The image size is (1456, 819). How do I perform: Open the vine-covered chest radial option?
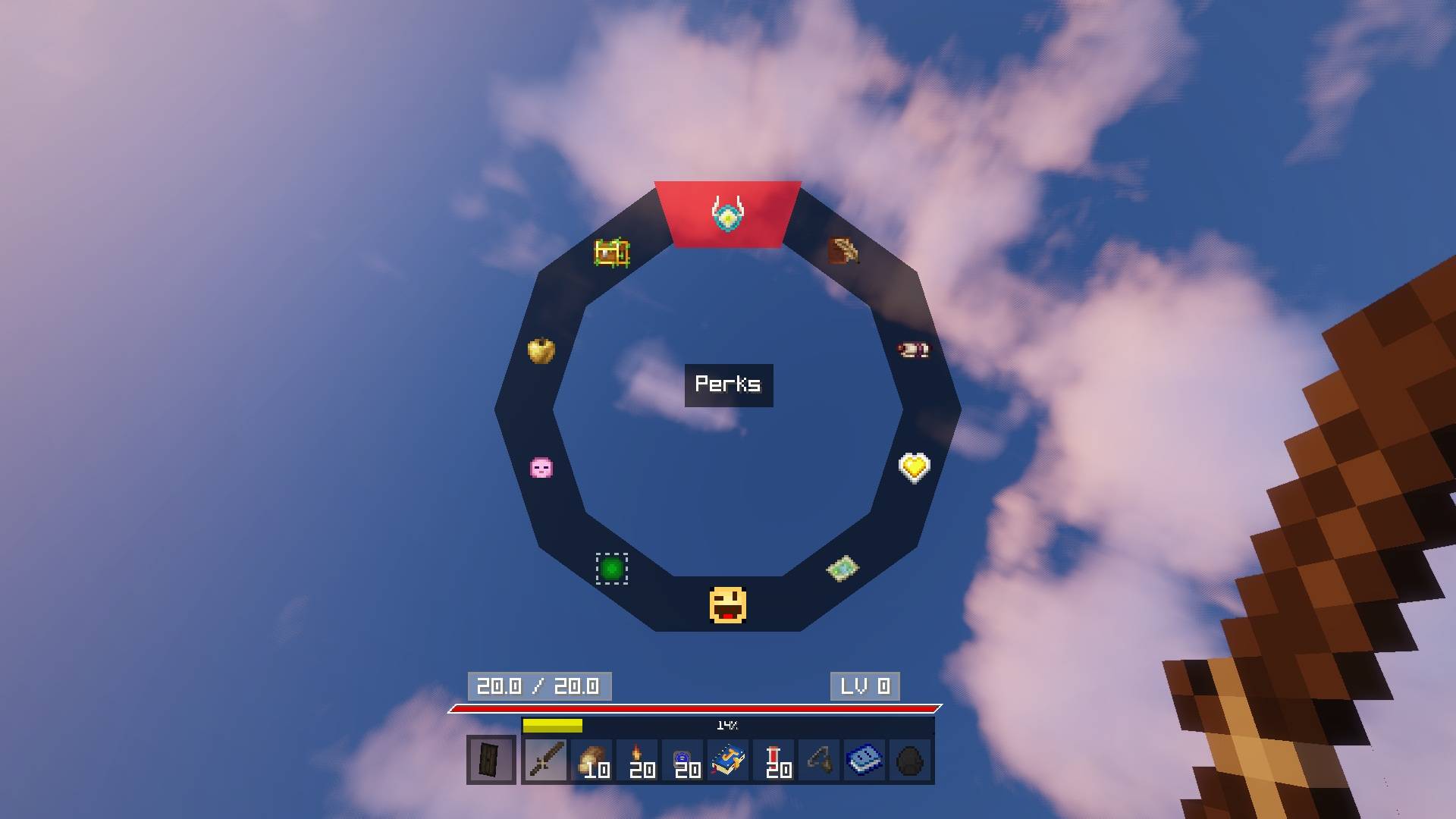(611, 253)
